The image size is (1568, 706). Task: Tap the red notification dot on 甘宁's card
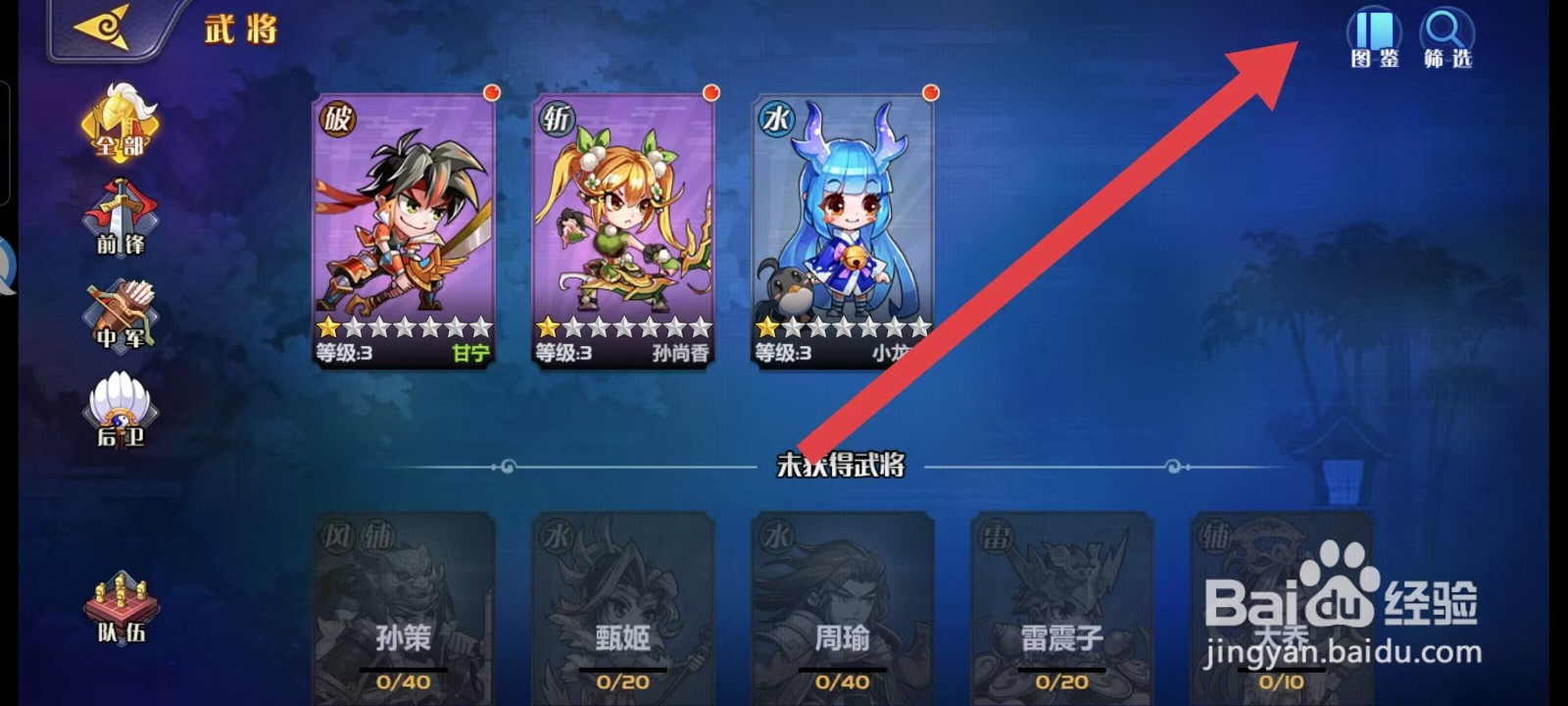click(x=493, y=94)
